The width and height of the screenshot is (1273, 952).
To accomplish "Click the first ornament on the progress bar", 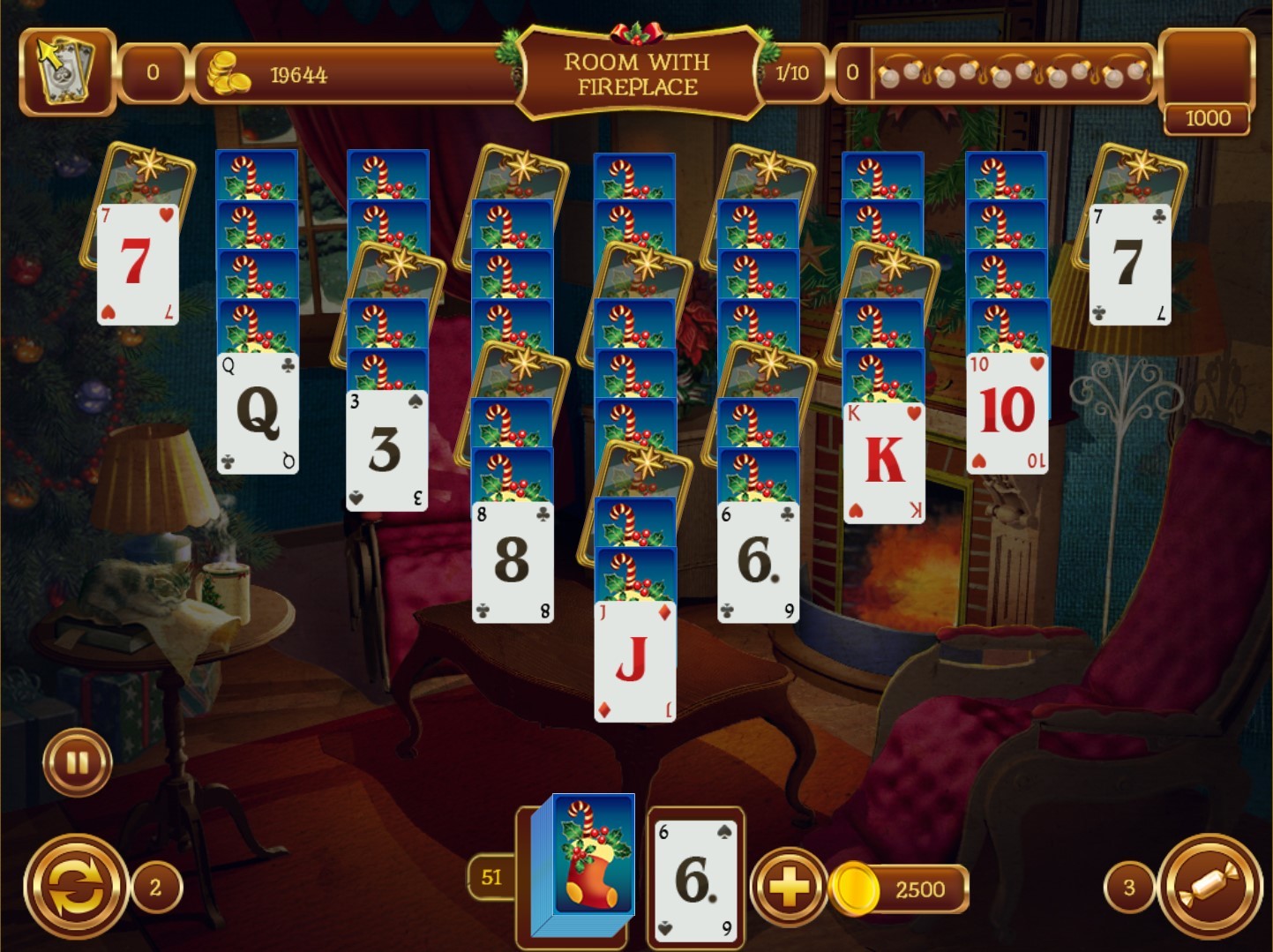I will [x=888, y=76].
